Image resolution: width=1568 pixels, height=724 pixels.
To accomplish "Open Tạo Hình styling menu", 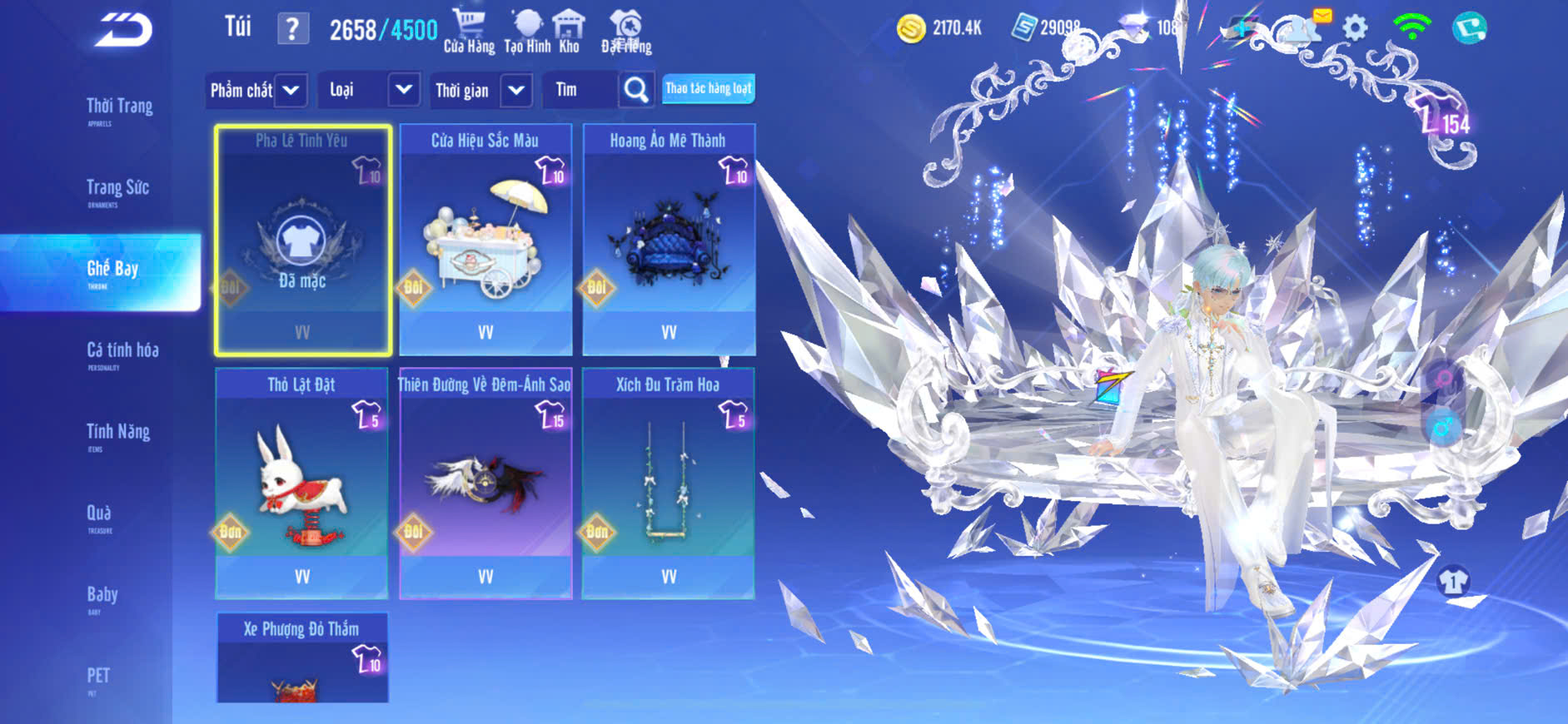I will pyautogui.click(x=527, y=32).
